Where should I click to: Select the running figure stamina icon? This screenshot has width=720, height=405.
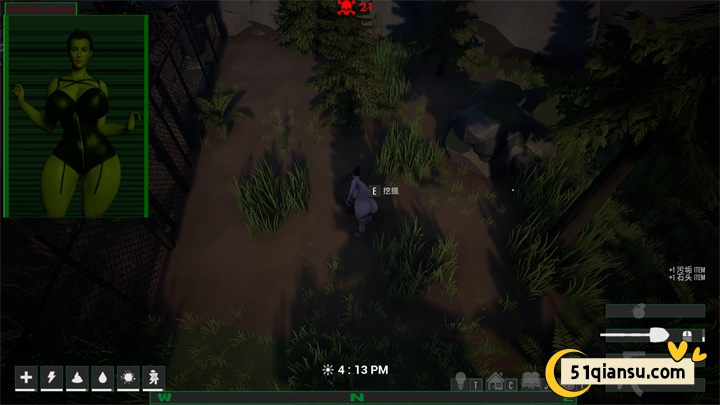(x=154, y=378)
